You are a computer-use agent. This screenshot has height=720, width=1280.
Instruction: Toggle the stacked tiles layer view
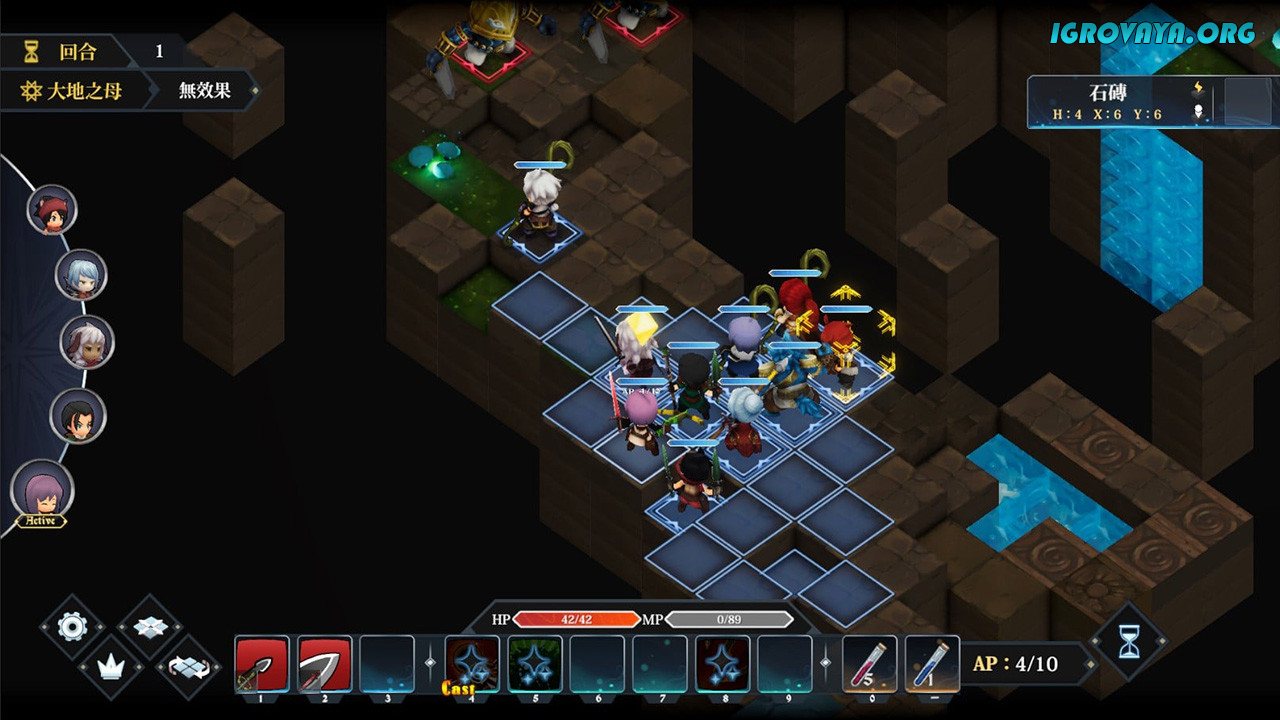pyautogui.click(x=149, y=627)
